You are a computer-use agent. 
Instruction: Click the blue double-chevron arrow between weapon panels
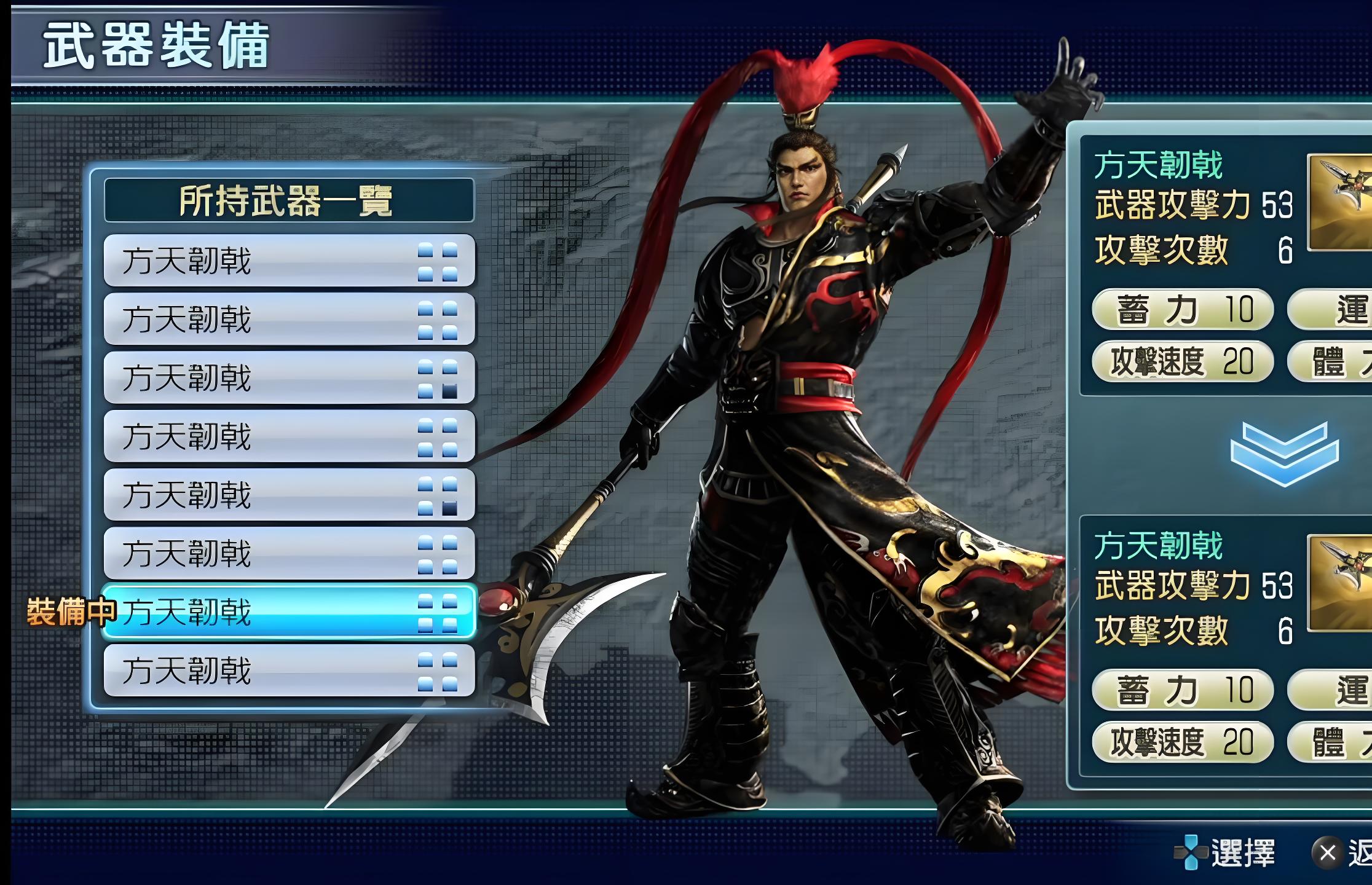point(1284,454)
